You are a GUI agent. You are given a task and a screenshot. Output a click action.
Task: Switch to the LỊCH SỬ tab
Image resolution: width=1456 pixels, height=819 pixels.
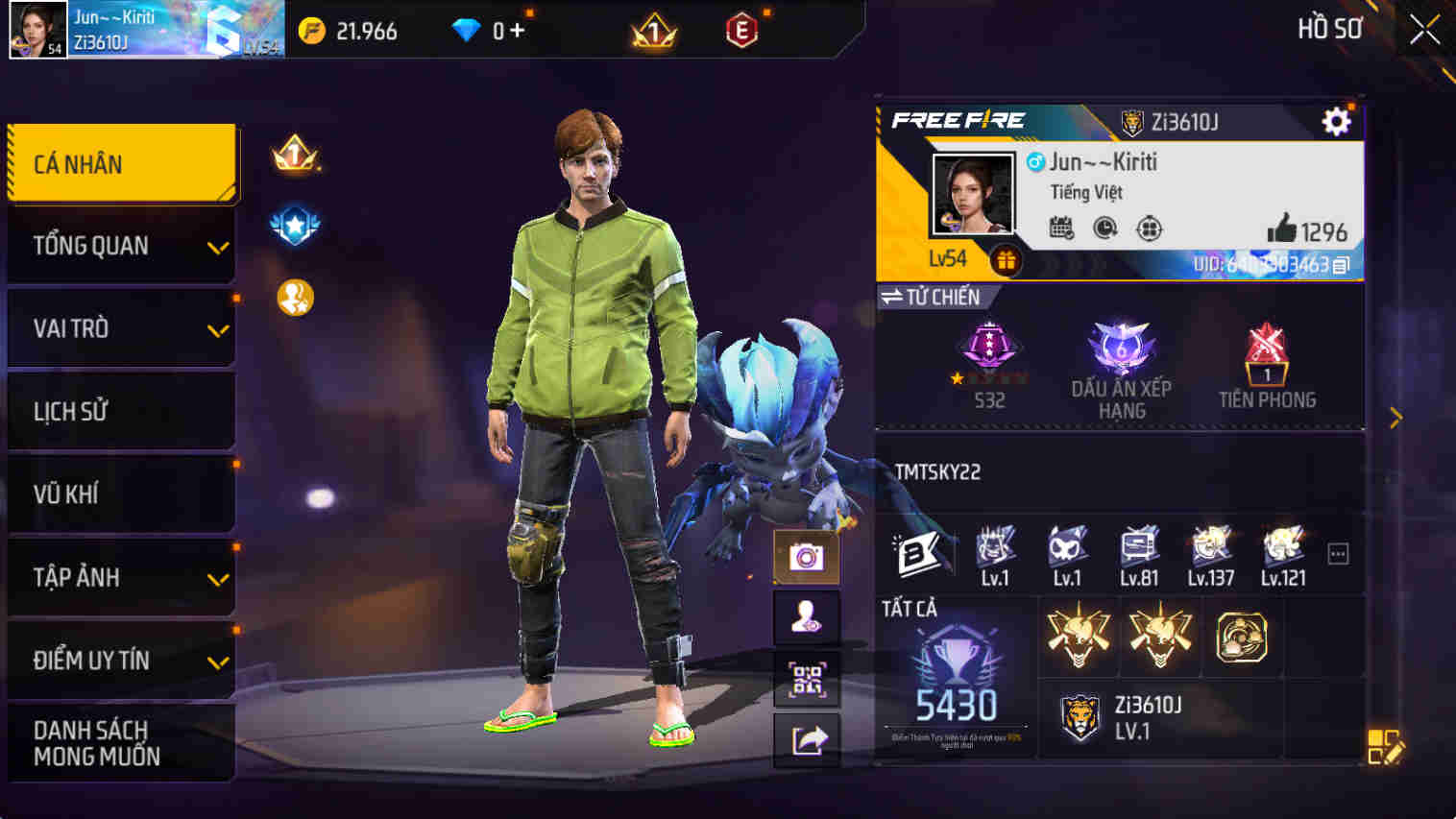pyautogui.click(x=121, y=411)
